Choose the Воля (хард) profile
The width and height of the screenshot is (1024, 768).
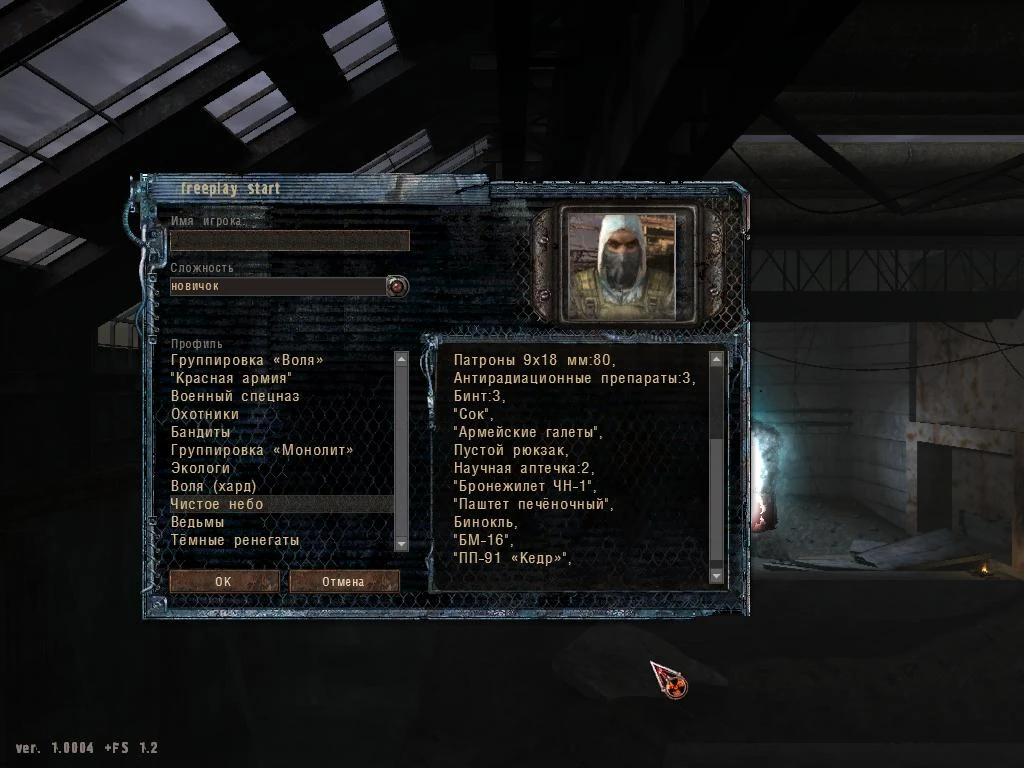coord(220,486)
